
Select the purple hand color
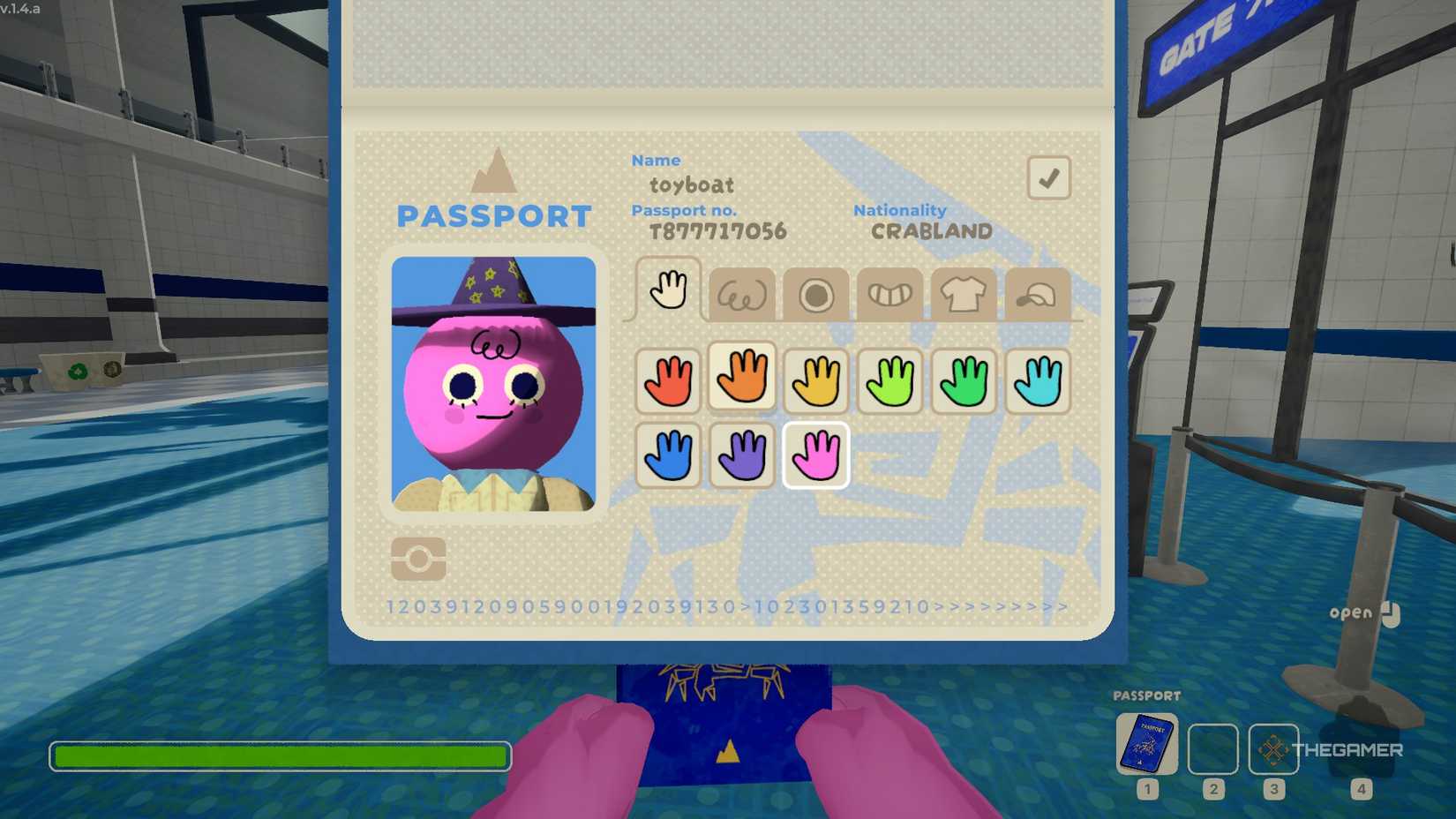click(x=741, y=455)
